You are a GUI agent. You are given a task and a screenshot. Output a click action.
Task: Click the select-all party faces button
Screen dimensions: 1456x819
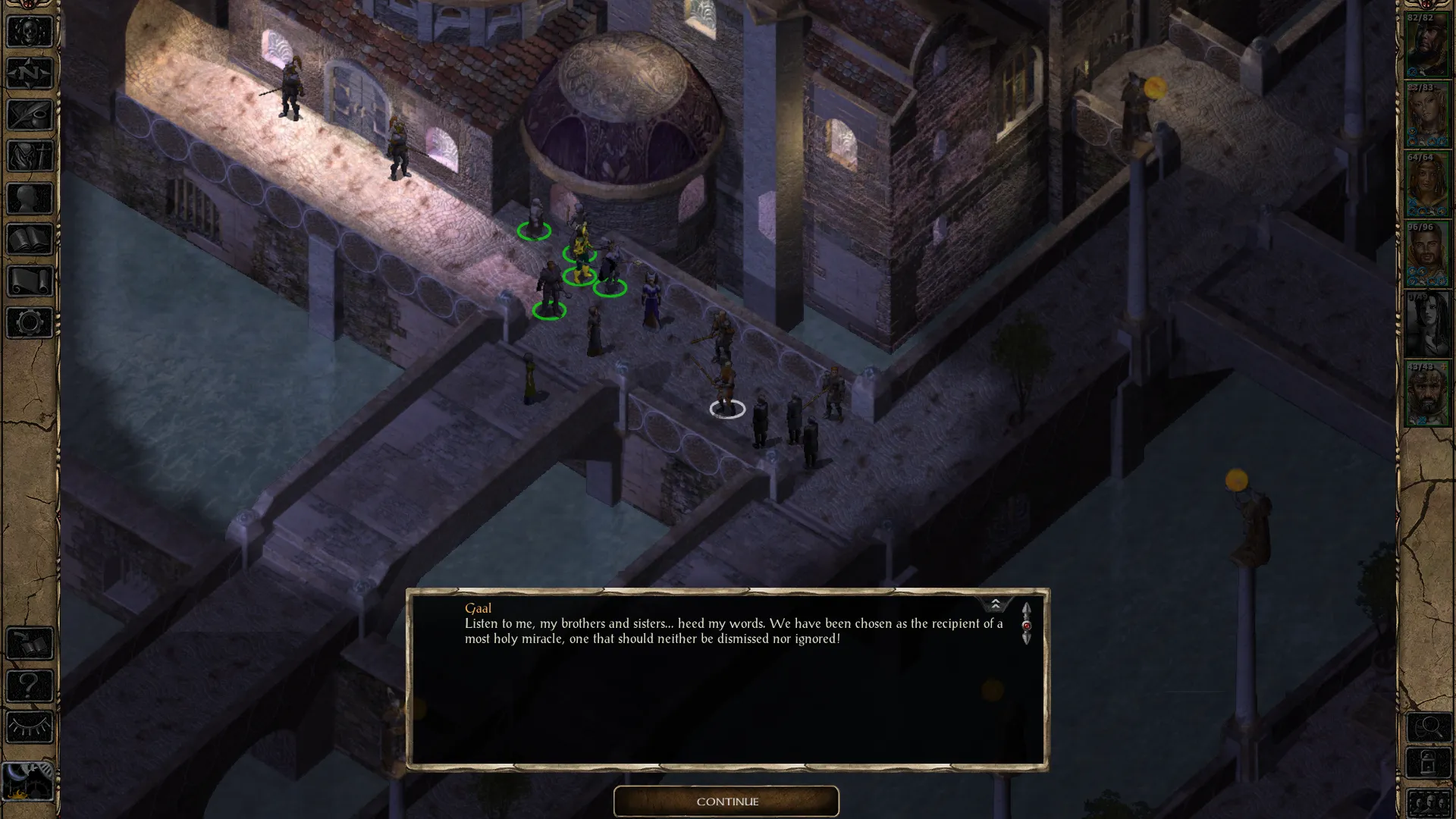coord(1428,802)
